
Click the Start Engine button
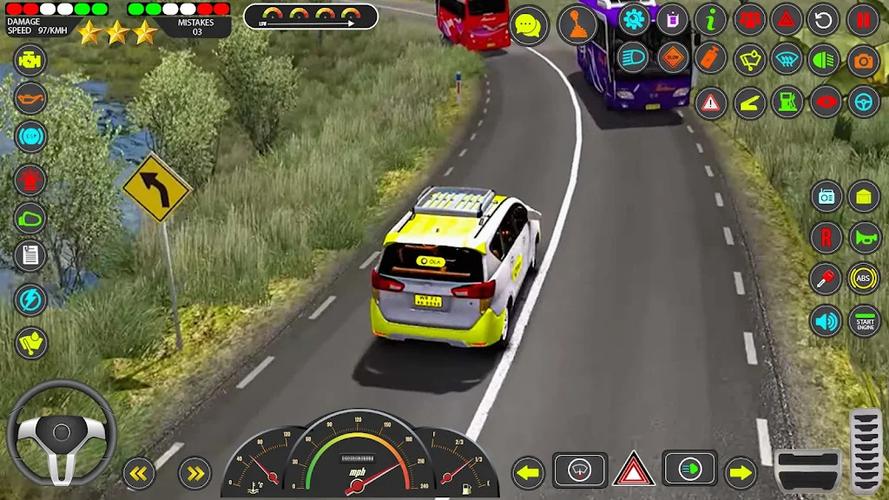863,321
